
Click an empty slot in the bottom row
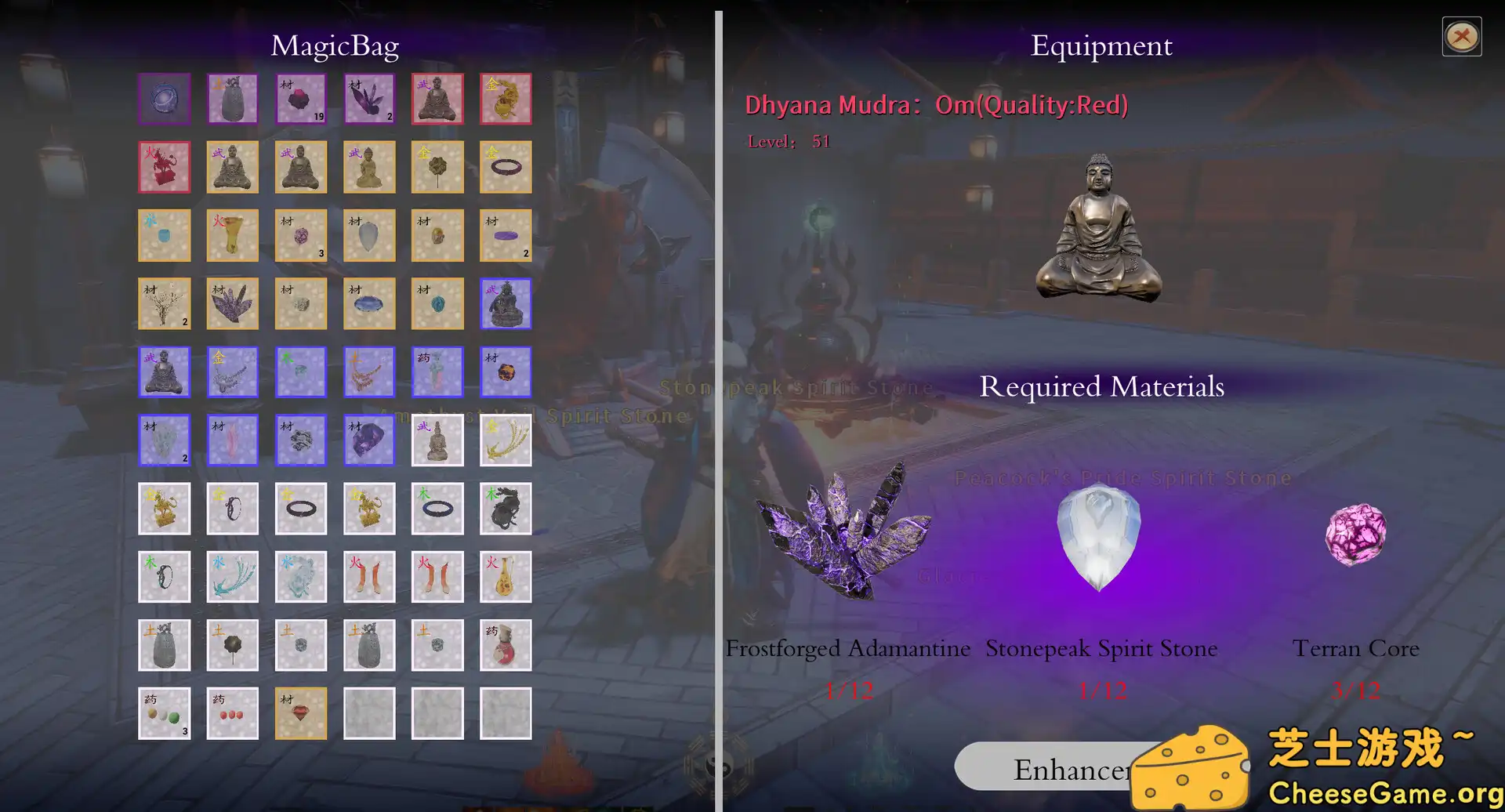tap(369, 712)
